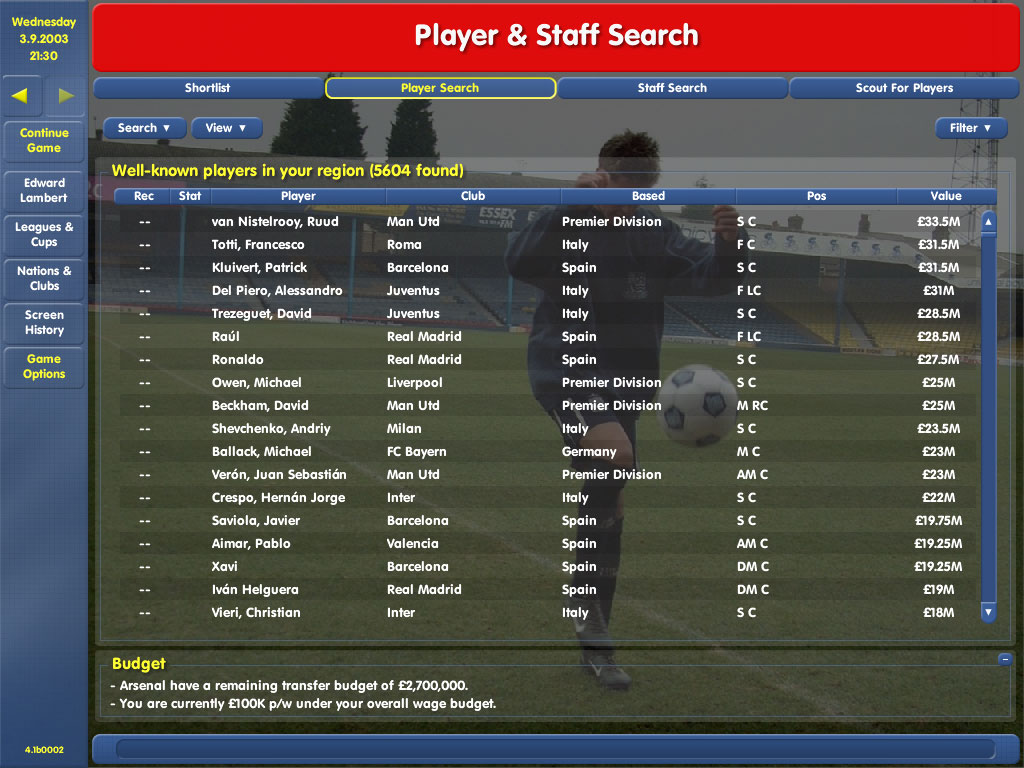Go back with the left arrow button
Image resolution: width=1024 pixels, height=768 pixels.
click(21, 96)
